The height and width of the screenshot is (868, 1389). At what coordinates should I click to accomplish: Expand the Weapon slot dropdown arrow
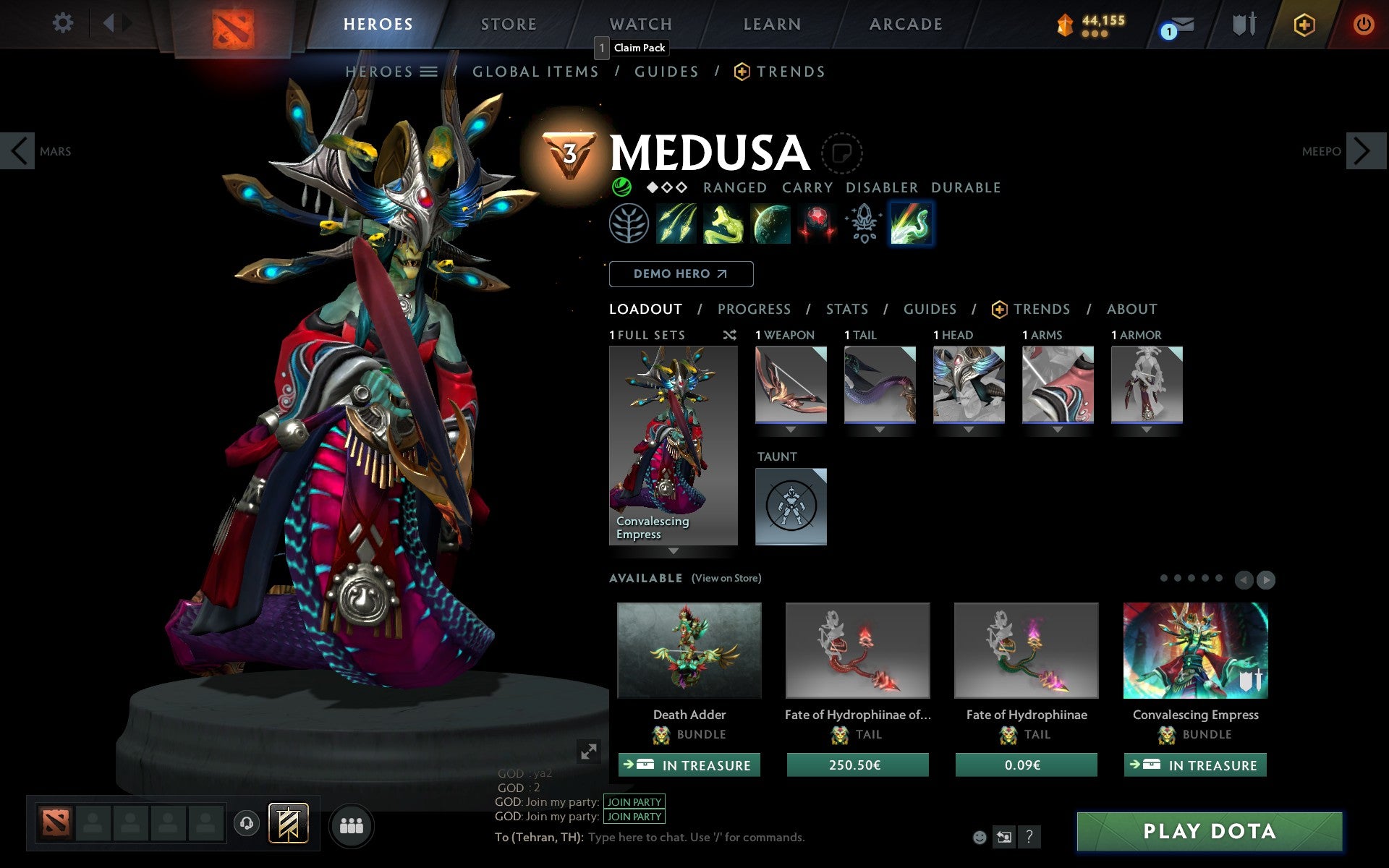click(x=790, y=428)
